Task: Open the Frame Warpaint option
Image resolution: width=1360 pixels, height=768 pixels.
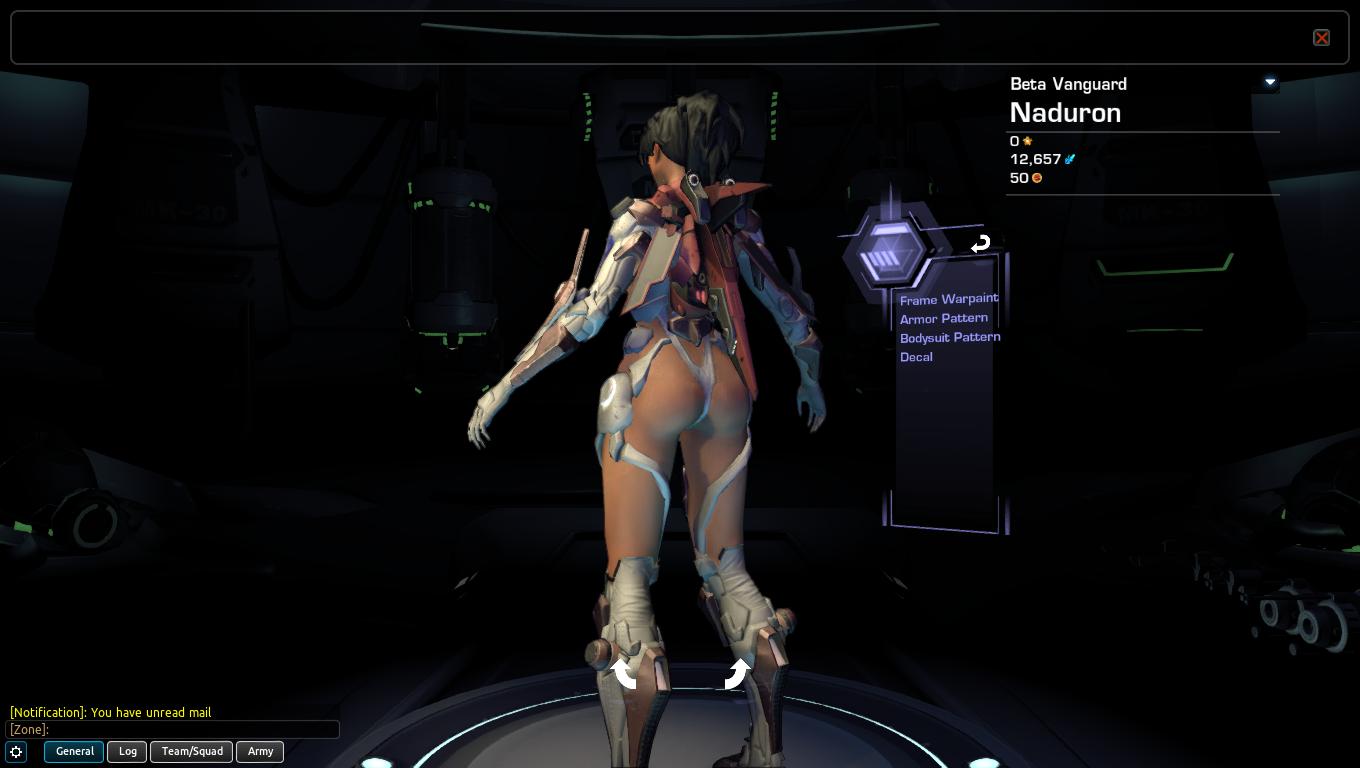Action: point(948,299)
